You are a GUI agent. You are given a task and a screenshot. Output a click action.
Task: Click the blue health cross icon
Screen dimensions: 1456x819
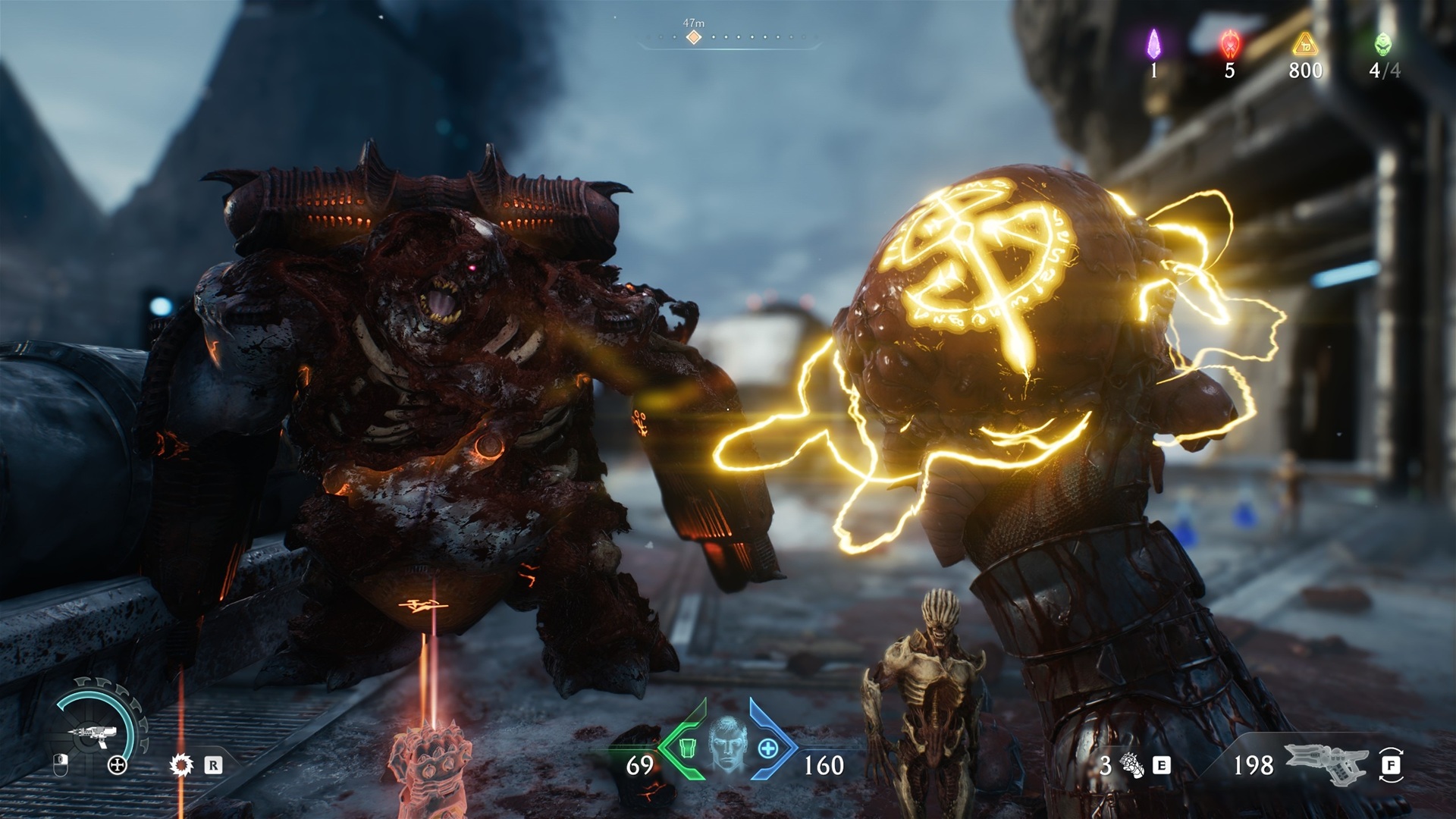point(768,748)
